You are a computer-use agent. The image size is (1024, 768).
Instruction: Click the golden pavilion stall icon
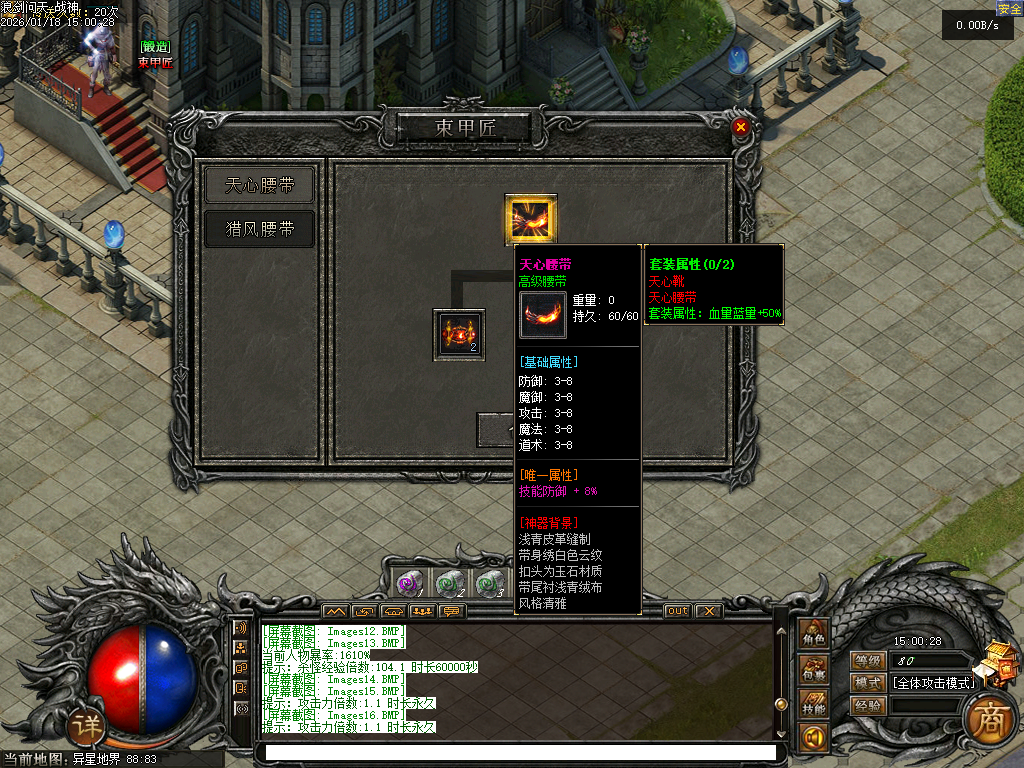(993, 662)
